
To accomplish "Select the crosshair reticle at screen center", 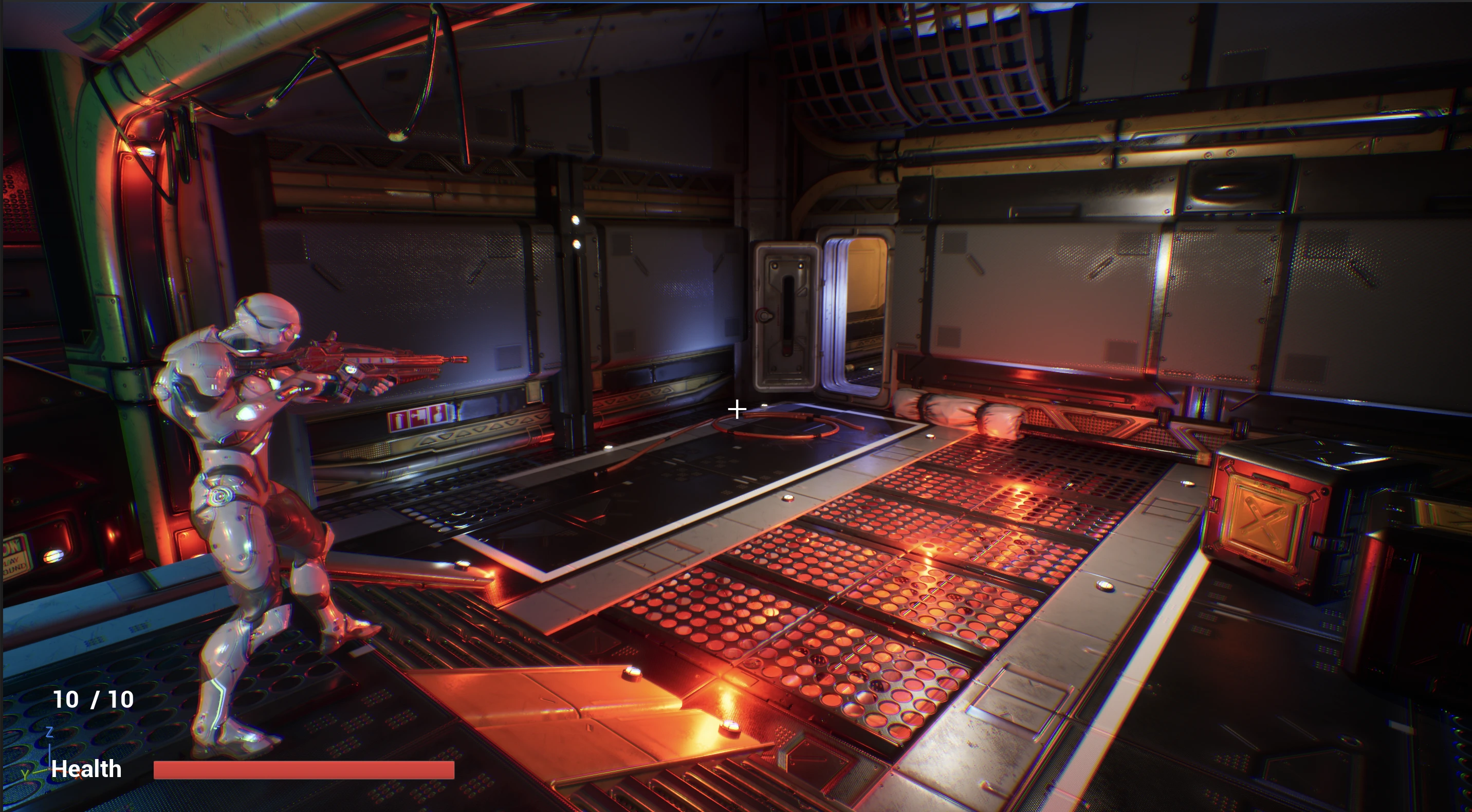I will pos(737,409).
